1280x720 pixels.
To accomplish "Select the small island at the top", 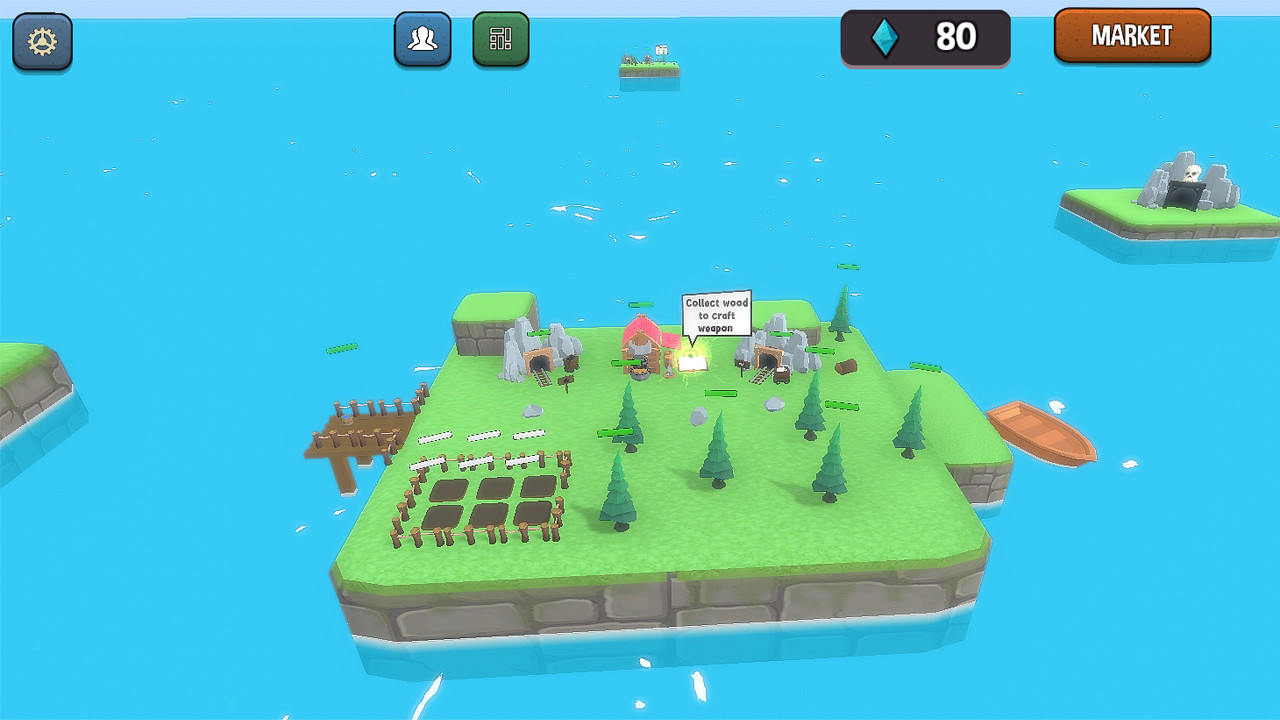I will click(649, 68).
